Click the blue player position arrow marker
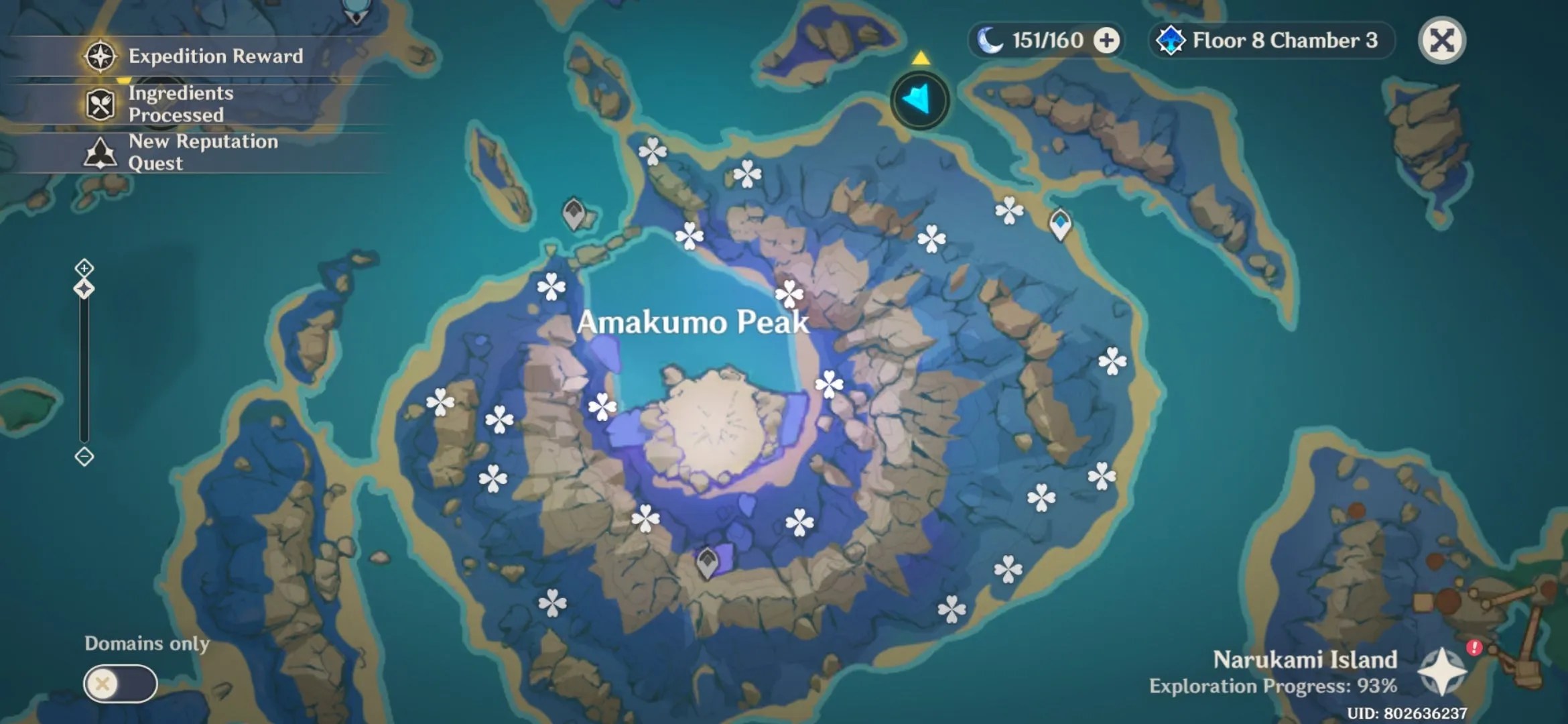This screenshot has width=1568, height=724. pos(919,99)
